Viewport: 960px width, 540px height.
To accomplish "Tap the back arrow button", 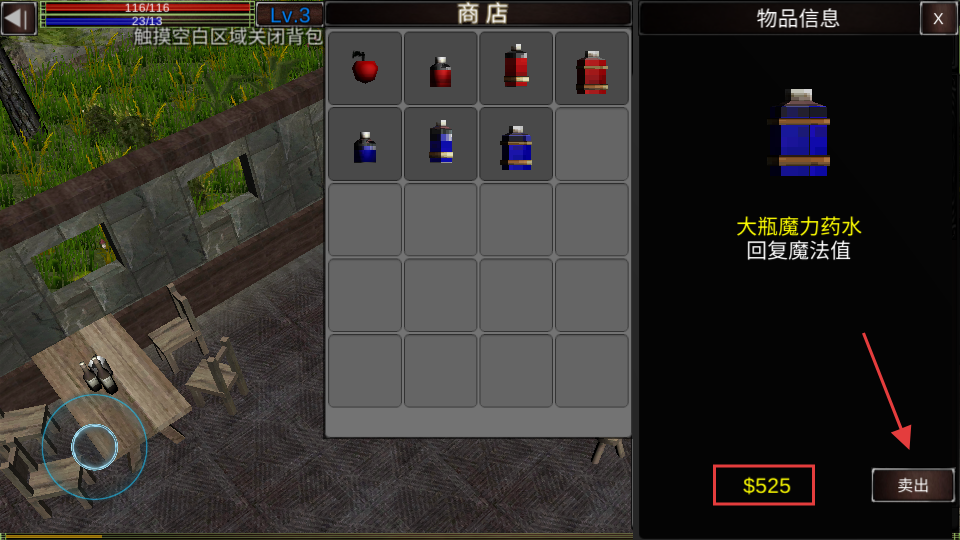I will click(19, 18).
